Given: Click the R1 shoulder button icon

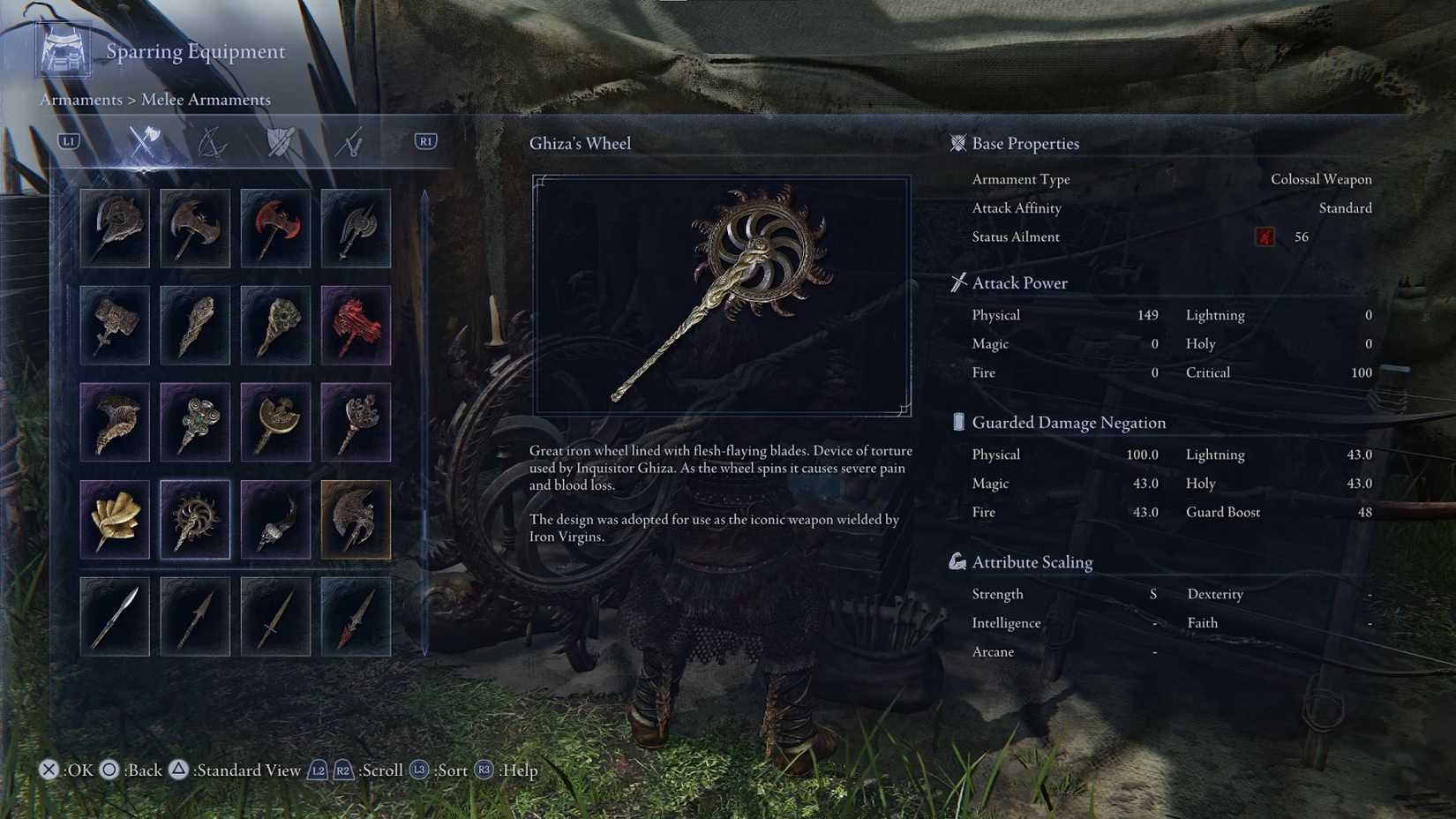Looking at the screenshot, I should 424,139.
